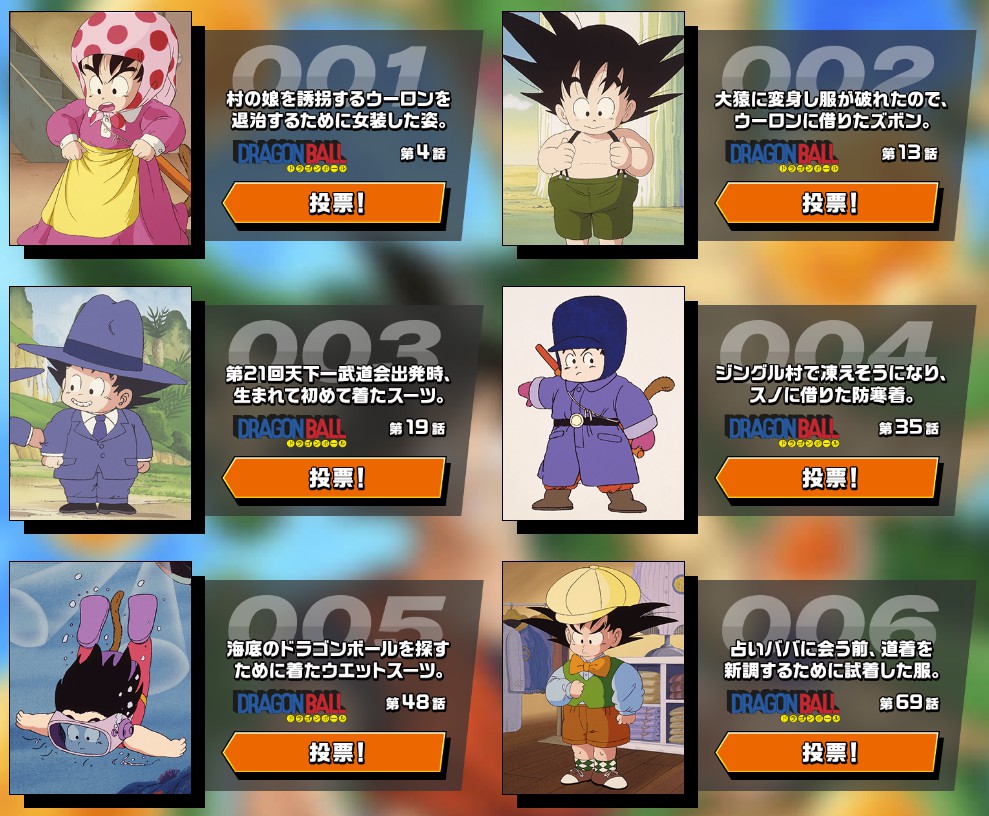Vote for costume 005, the wetsuit
Screen dimensions: 989x816
pos(335,753)
